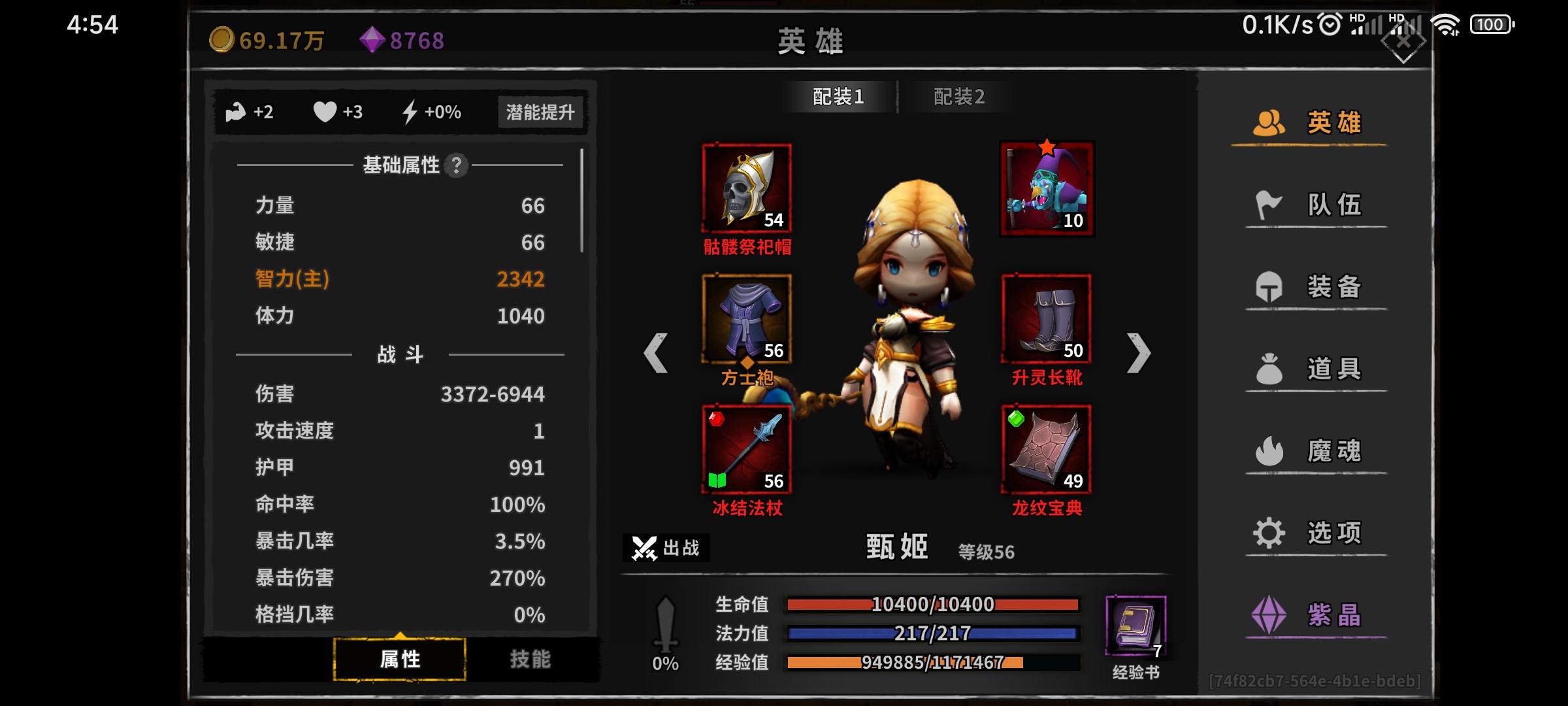The height and width of the screenshot is (706, 1568).
Task: Select the 龙纹宝典 tome slot
Action: (x=1046, y=448)
